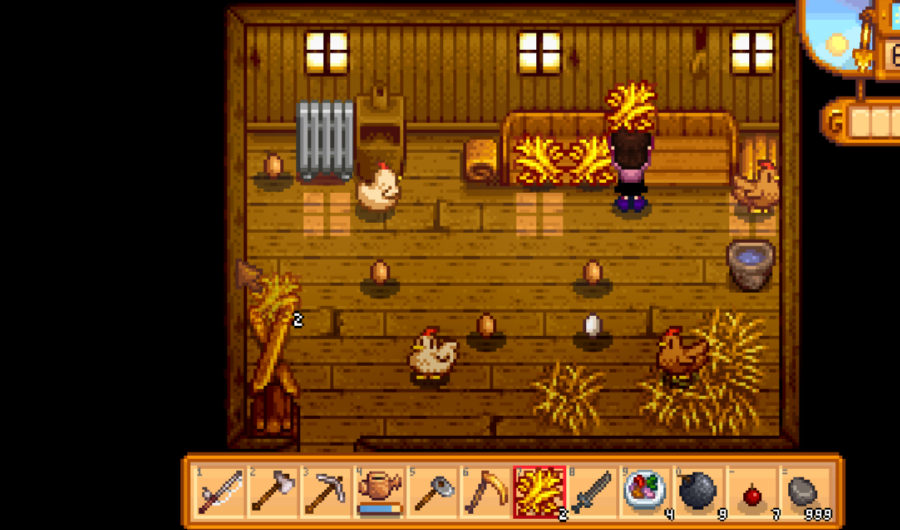Select the small red cherry bomb slot
Image resolution: width=900 pixels, height=530 pixels.
coord(750,492)
